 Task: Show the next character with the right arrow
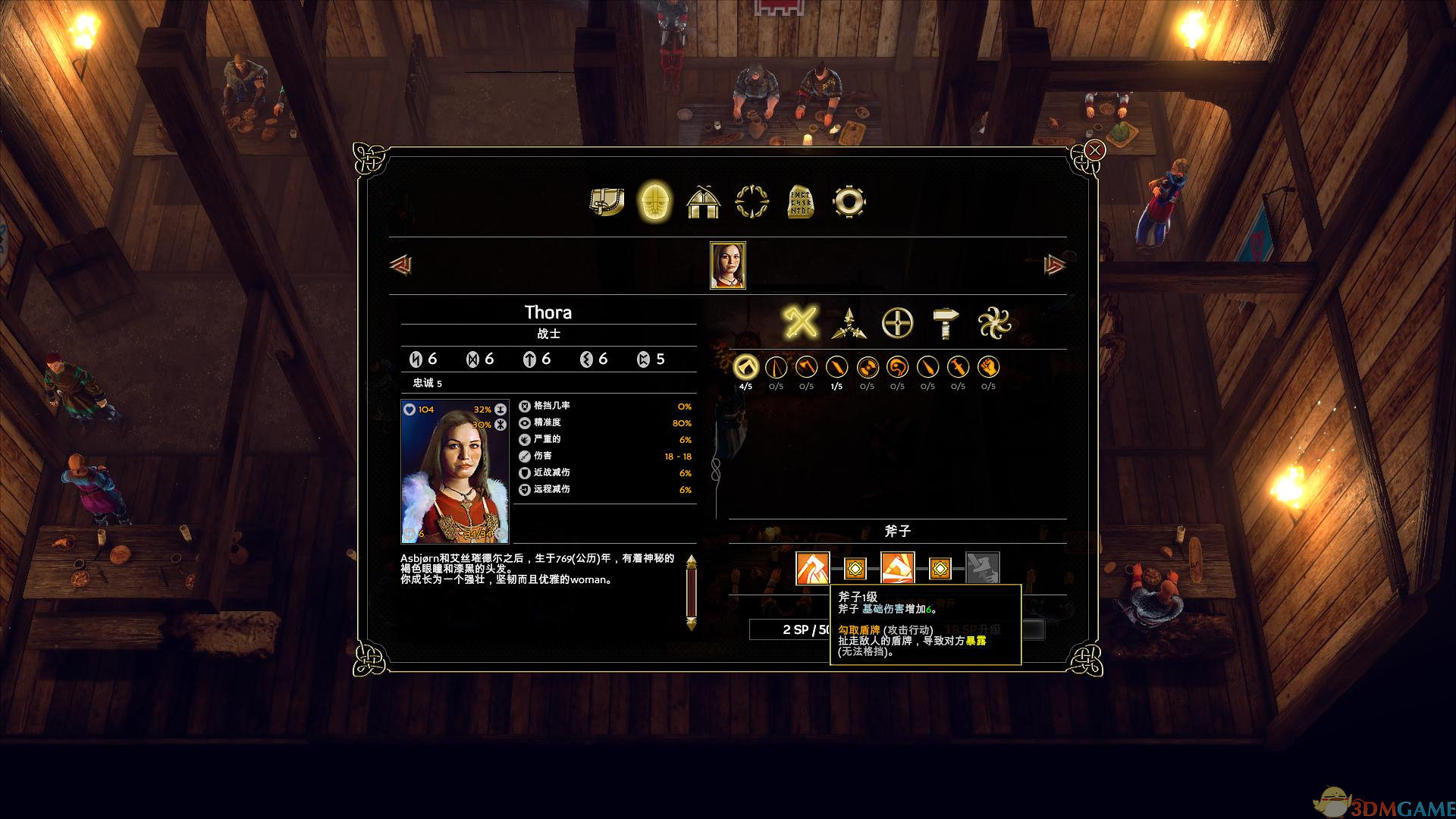click(x=1054, y=265)
